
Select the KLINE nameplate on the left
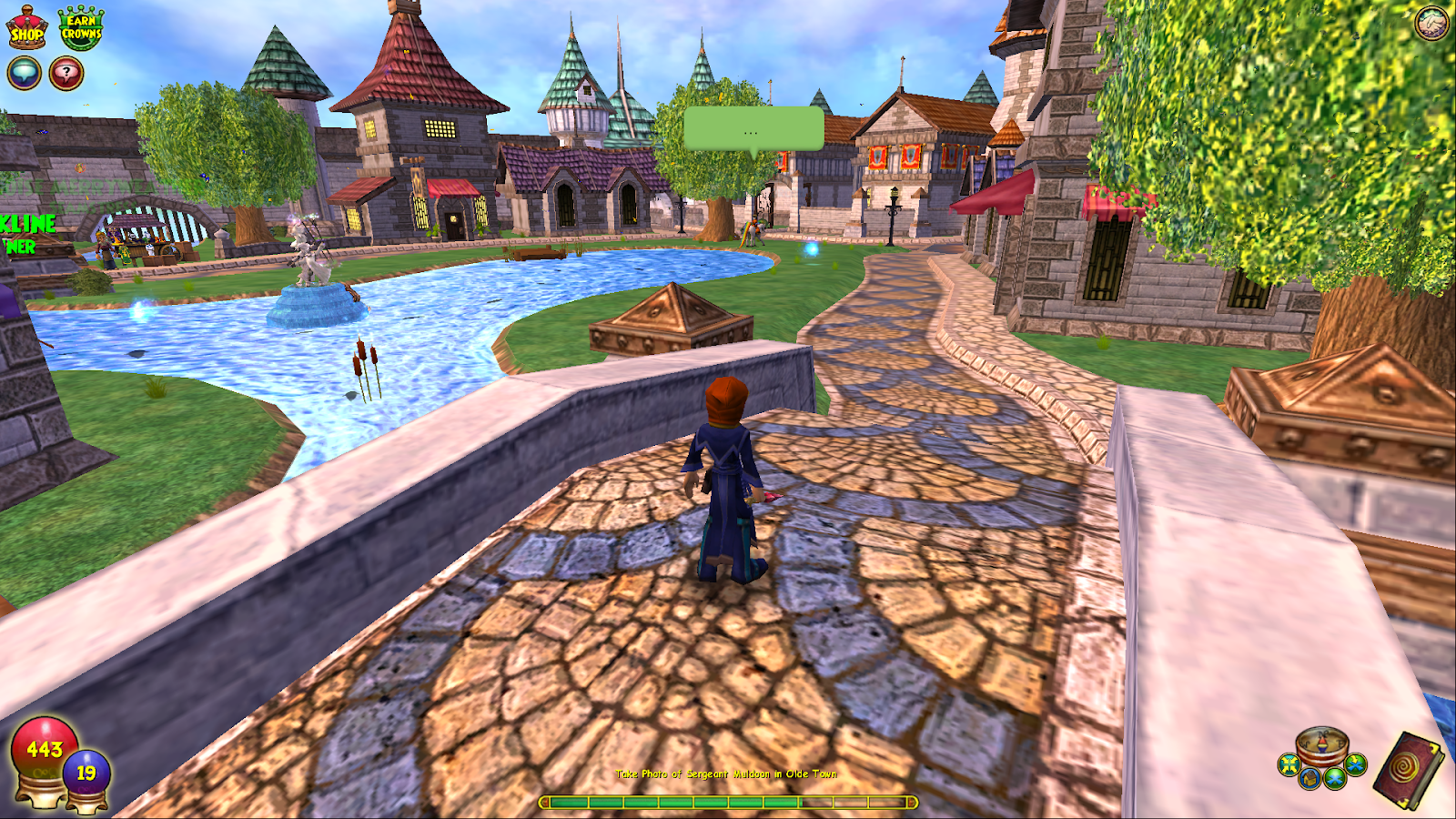pyautogui.click(x=25, y=223)
